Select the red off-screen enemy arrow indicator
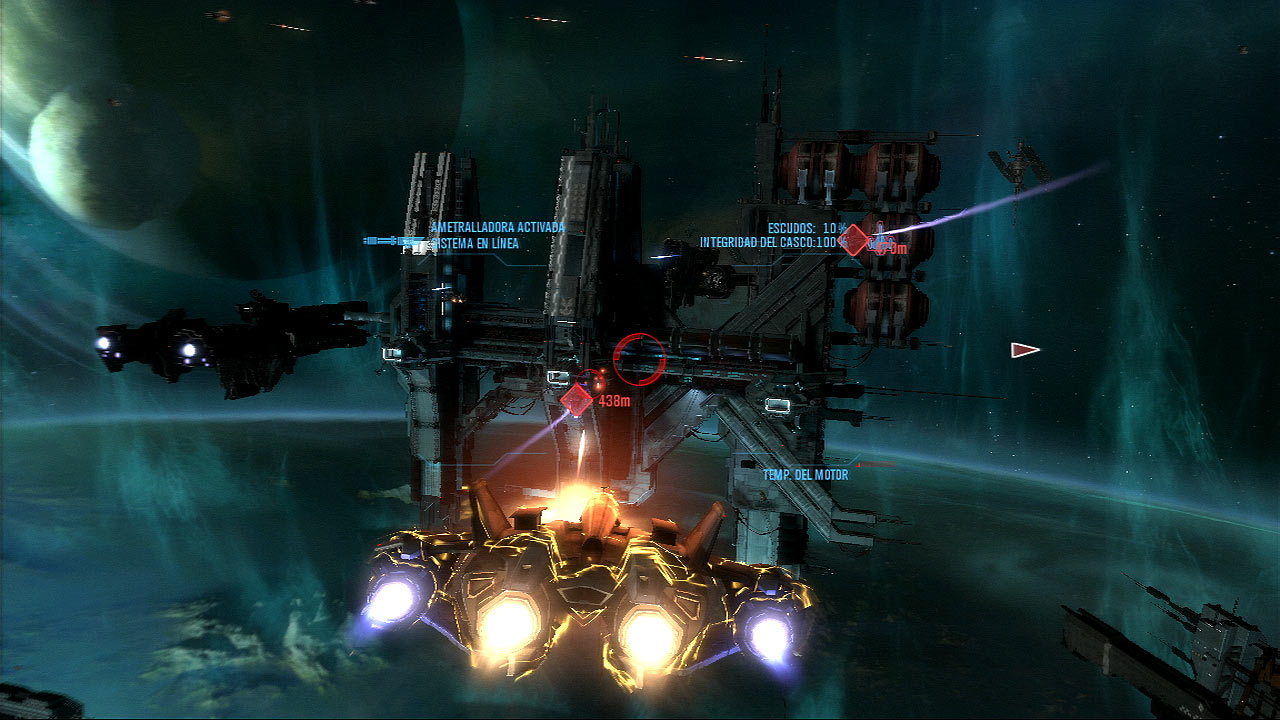The width and height of the screenshot is (1280, 720). tap(1024, 350)
